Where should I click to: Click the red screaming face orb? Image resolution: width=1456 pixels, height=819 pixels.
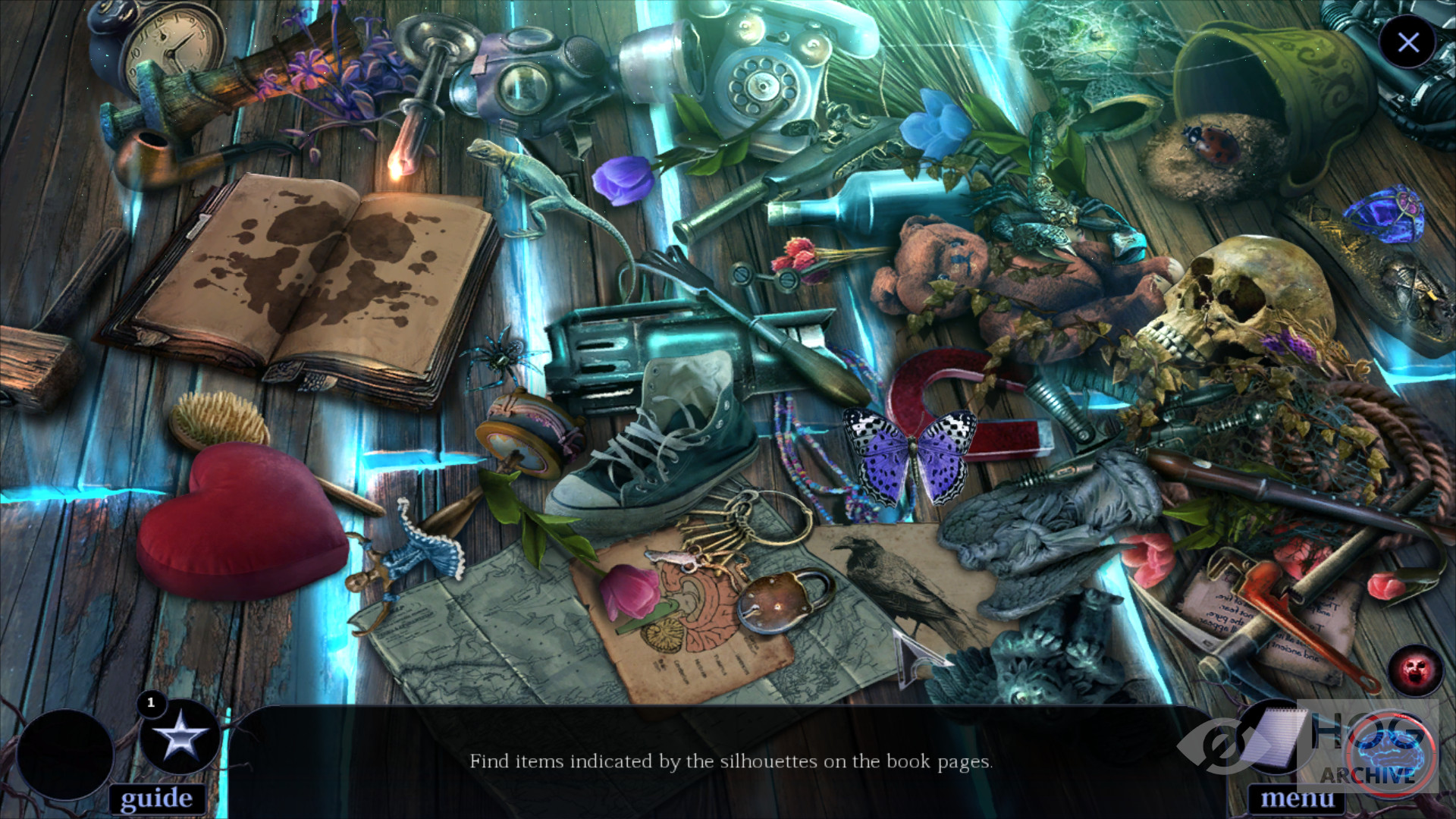coord(1415,670)
